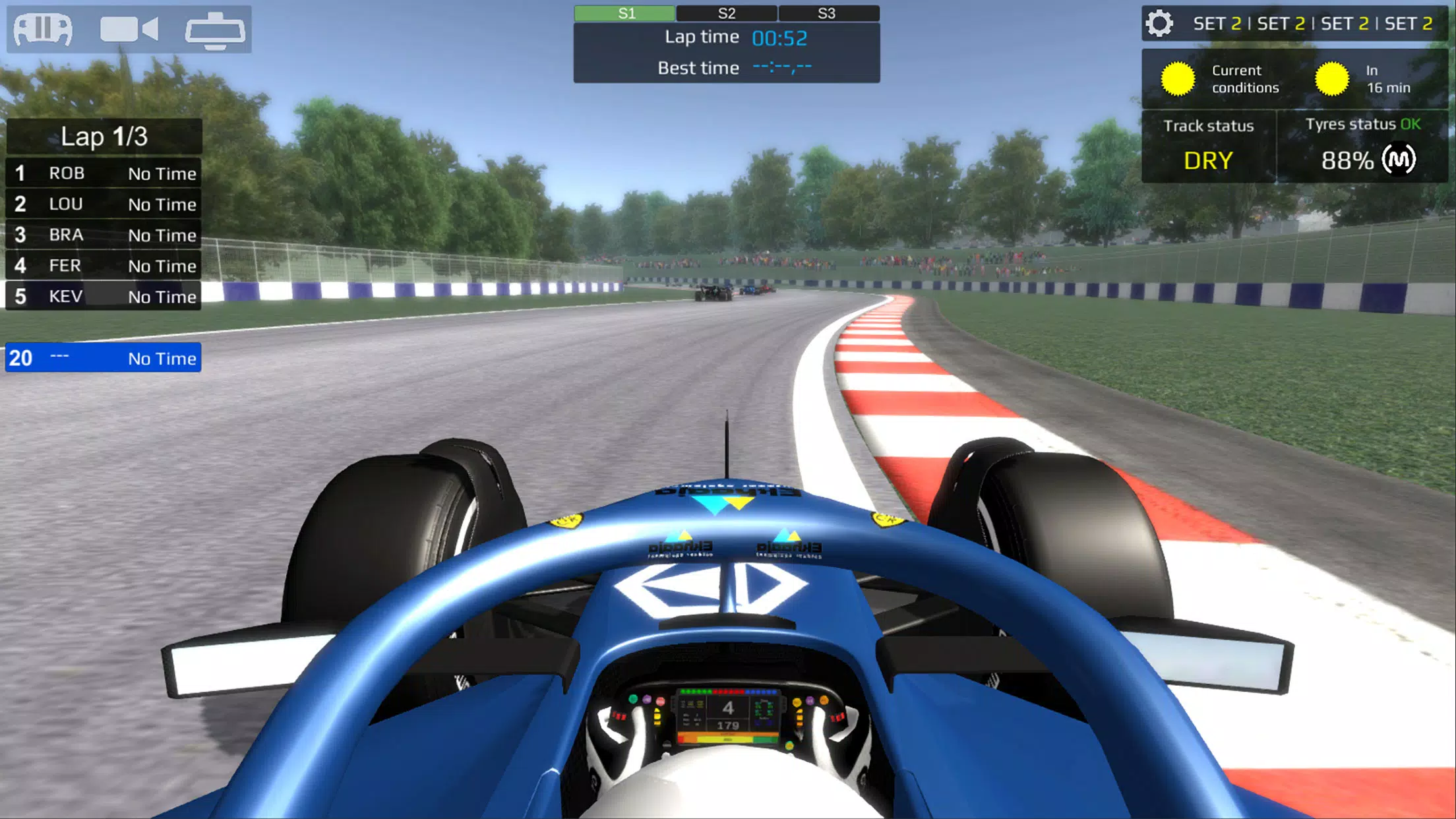1456x819 pixels.
Task: Switch to sector S2 tab
Action: coord(727,13)
